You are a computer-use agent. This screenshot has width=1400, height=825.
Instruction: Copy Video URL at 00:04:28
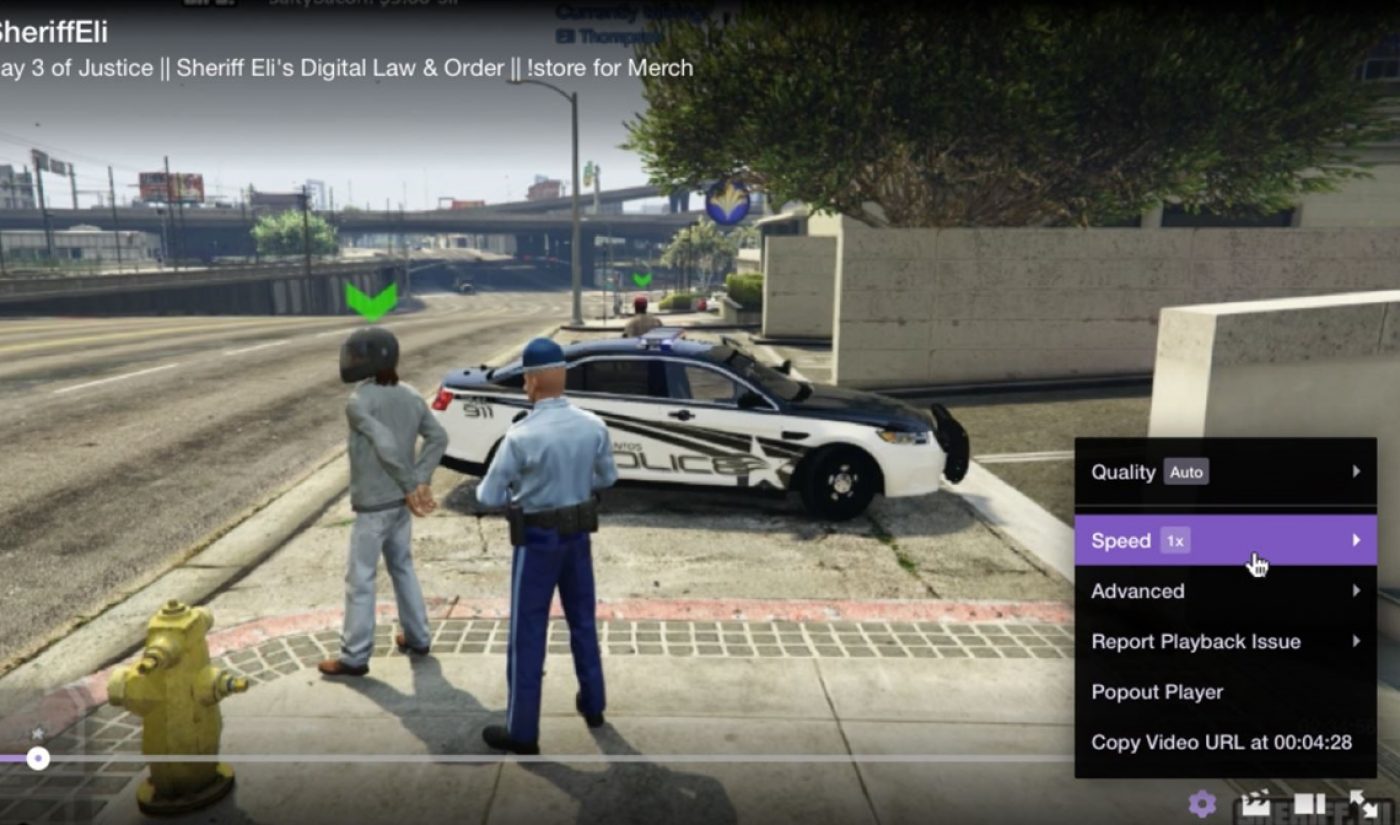point(1222,742)
